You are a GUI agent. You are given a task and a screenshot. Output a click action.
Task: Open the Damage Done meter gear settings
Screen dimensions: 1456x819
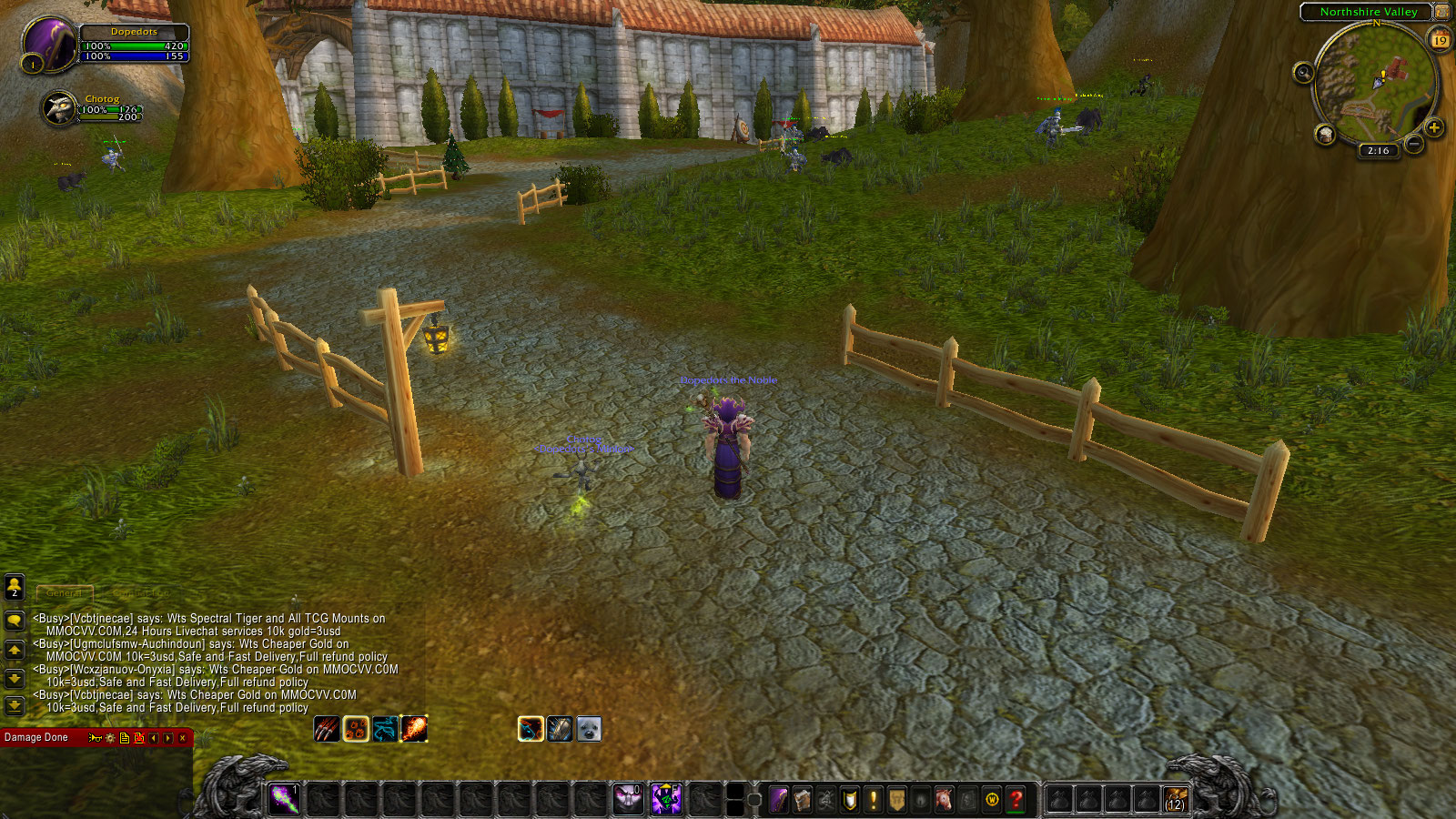[x=110, y=738]
